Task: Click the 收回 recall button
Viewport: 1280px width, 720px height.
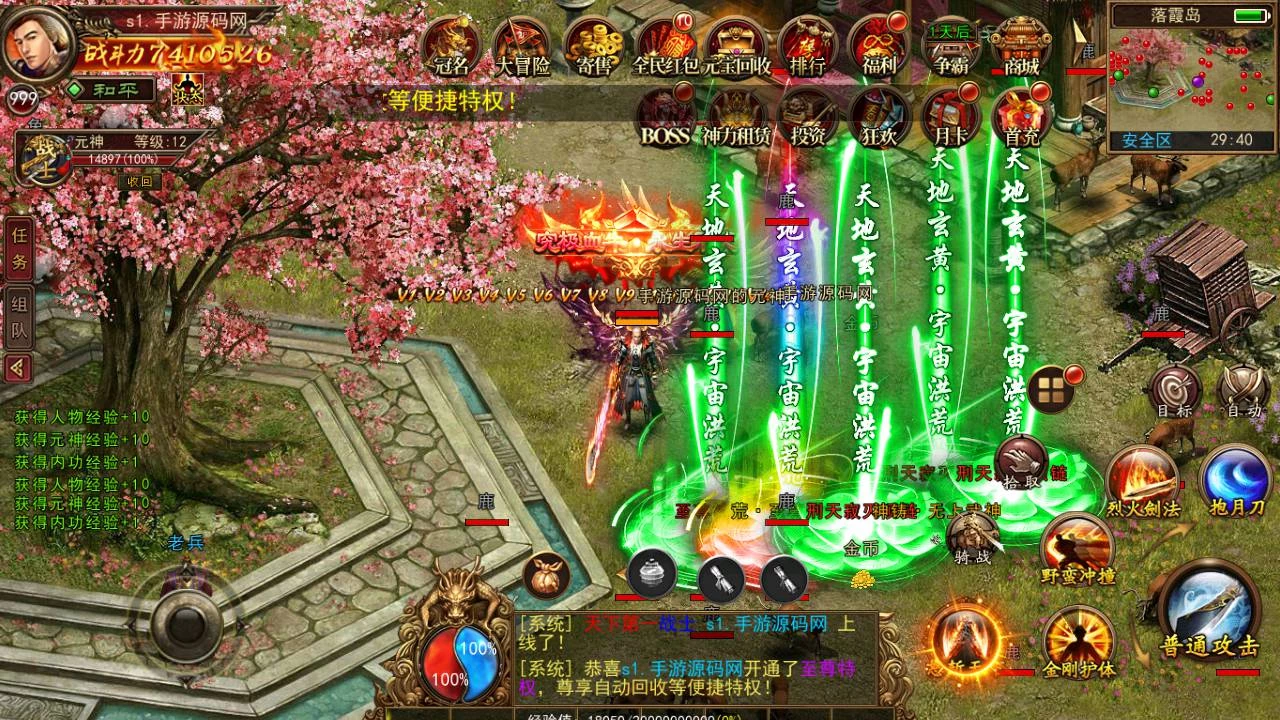Action: coord(139,181)
